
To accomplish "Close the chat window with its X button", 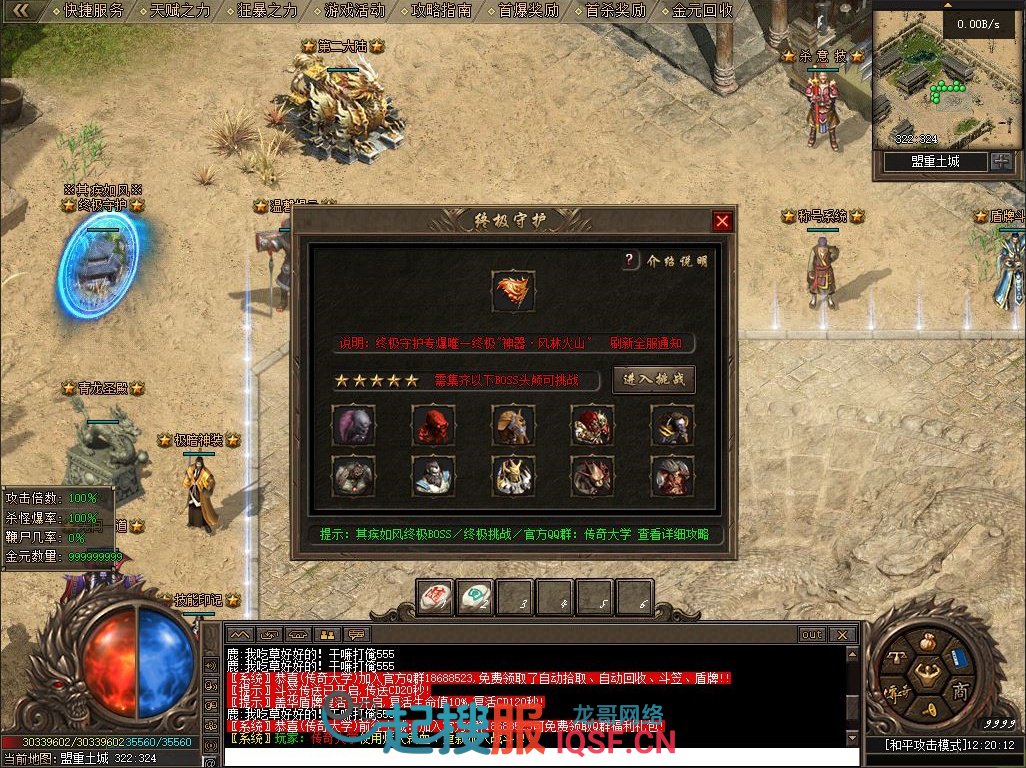I will (x=844, y=634).
